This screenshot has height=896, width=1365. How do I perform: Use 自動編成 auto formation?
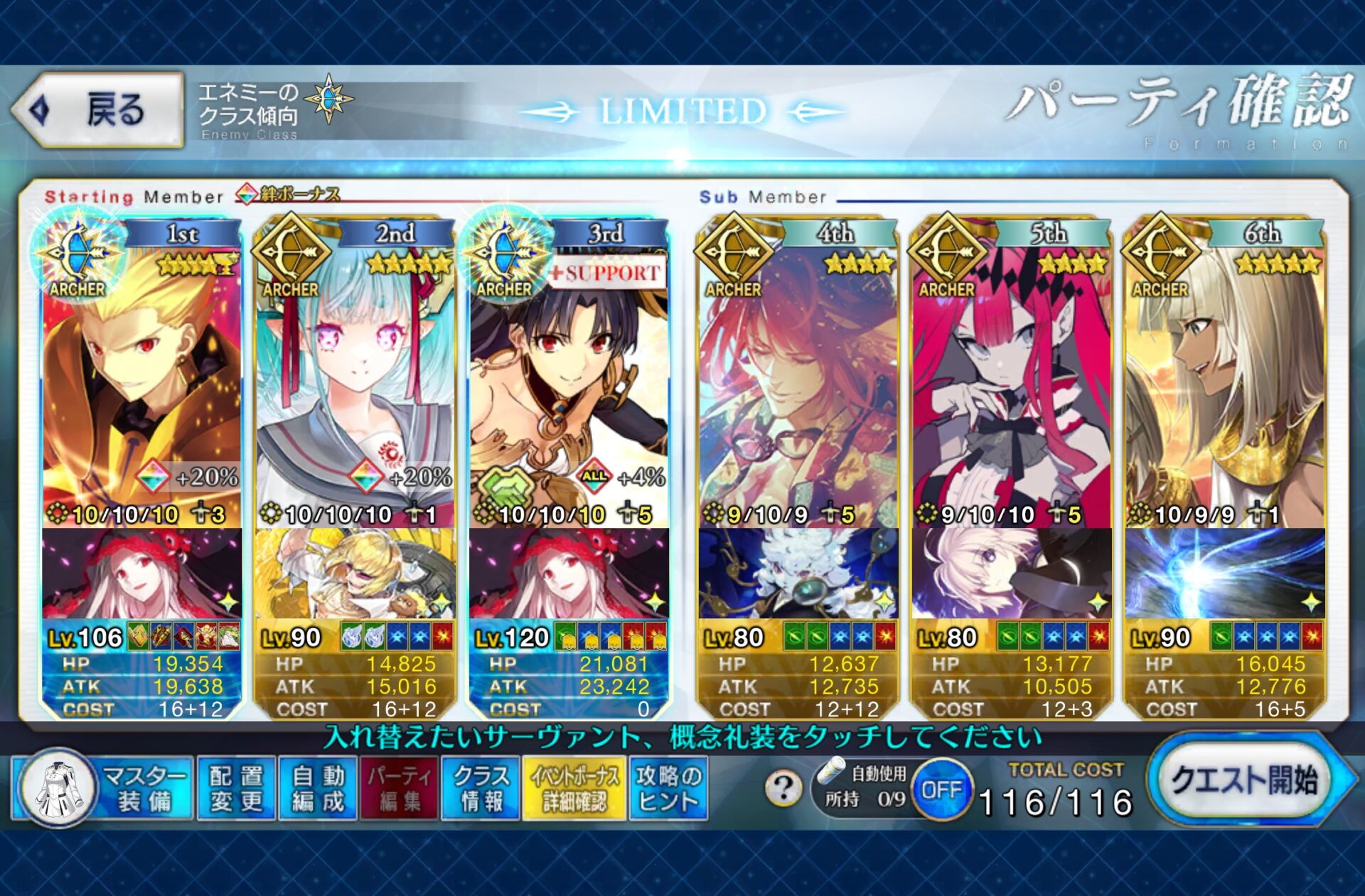click(318, 788)
